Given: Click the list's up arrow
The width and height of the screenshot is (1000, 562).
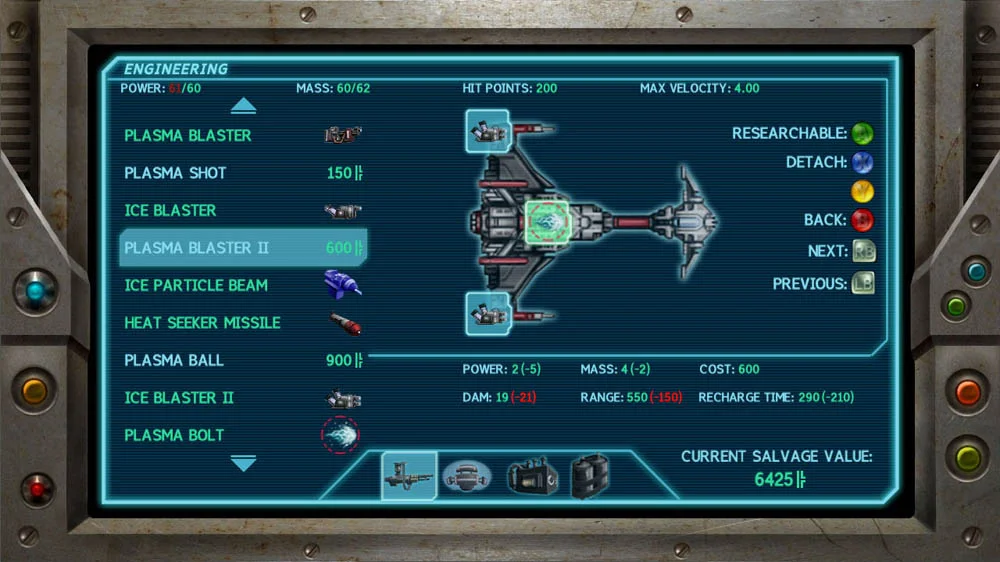Looking at the screenshot, I should click(243, 106).
